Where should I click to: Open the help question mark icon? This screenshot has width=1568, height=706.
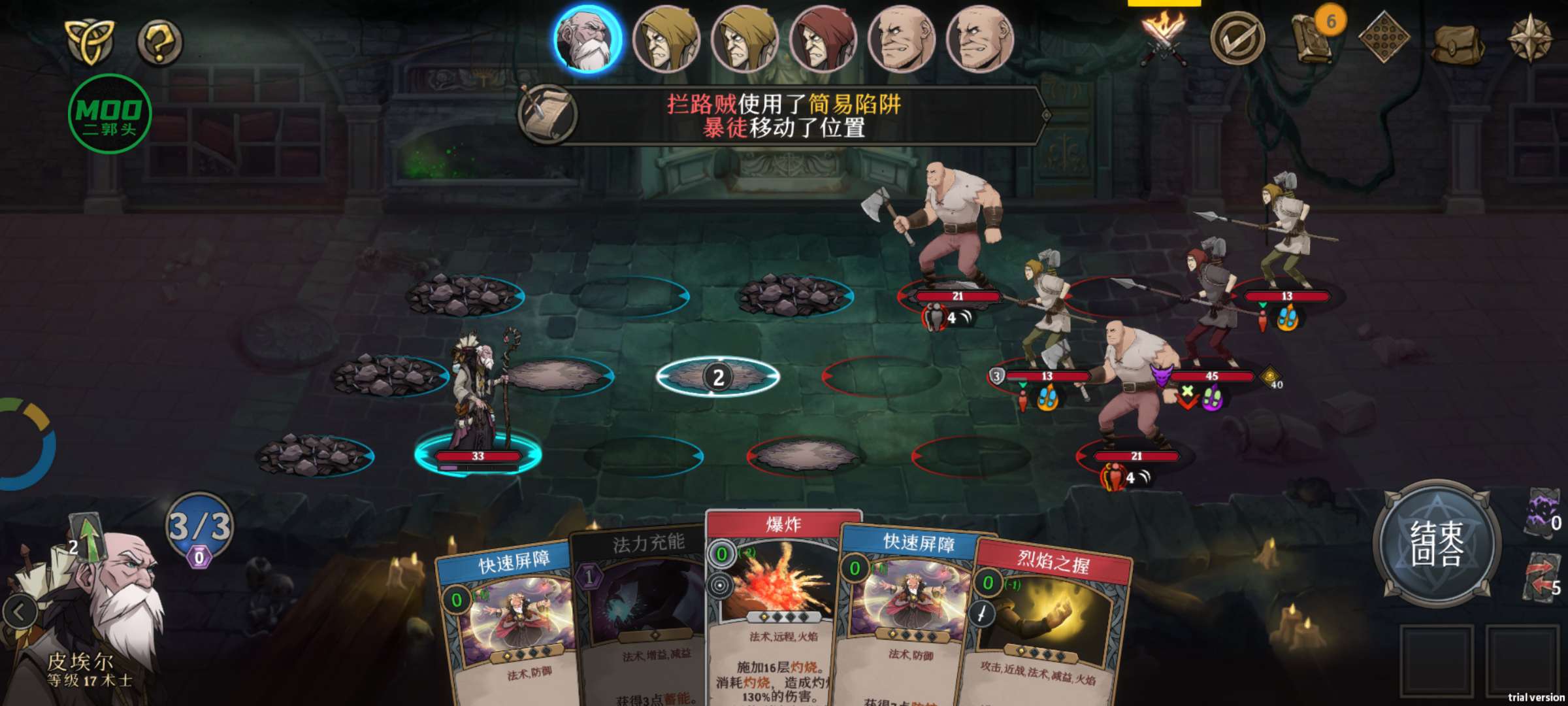point(159,42)
